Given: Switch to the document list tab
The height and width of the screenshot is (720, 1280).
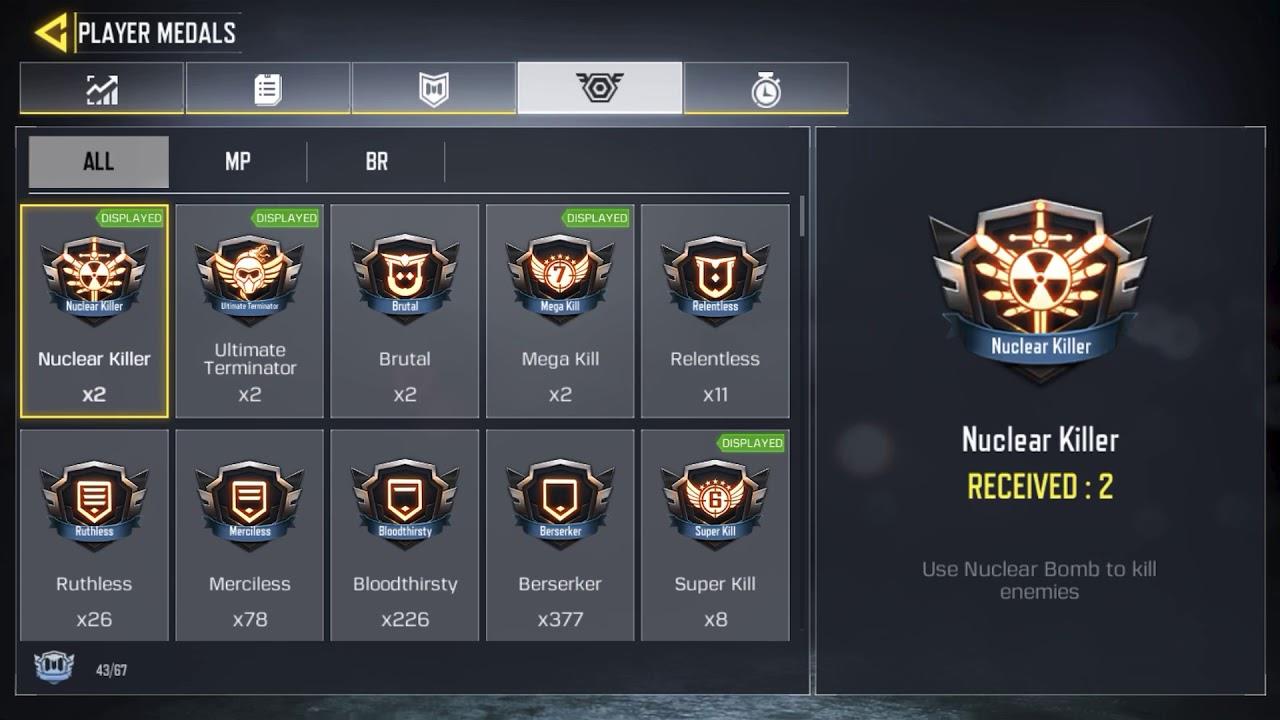Looking at the screenshot, I should pos(267,89).
